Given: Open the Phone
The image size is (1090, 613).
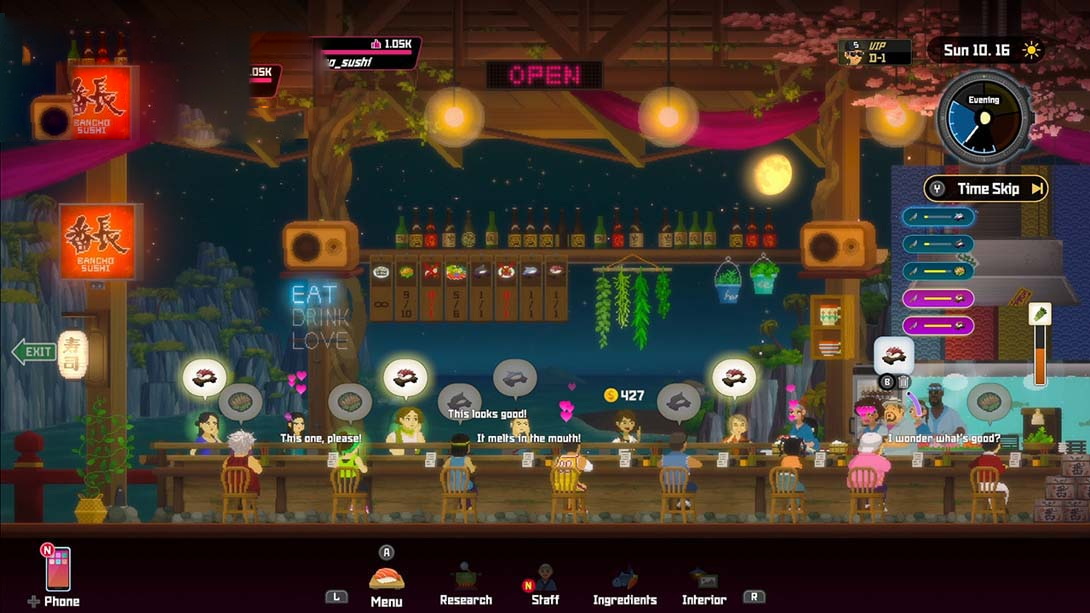Looking at the screenshot, I should pos(58,572).
